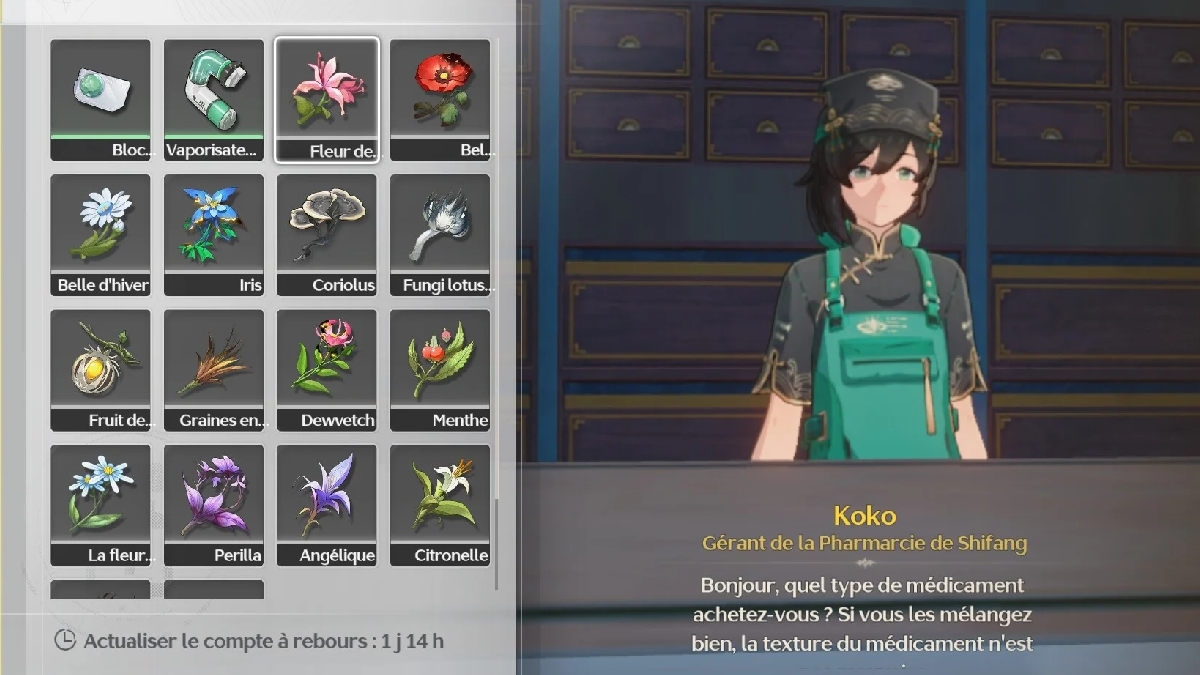Select the La fleur blue flower

click(x=100, y=505)
